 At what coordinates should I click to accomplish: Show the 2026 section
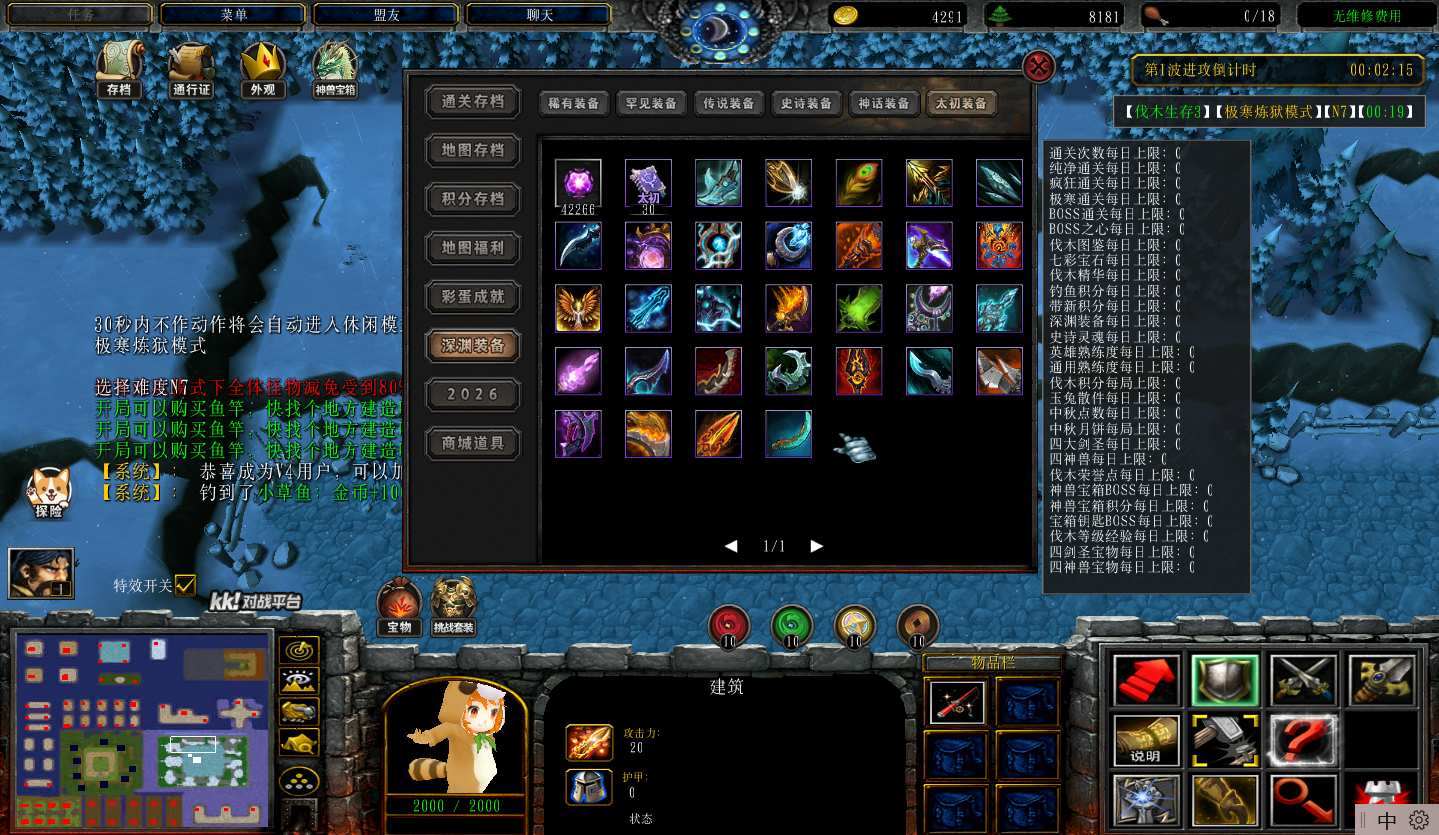click(x=473, y=393)
